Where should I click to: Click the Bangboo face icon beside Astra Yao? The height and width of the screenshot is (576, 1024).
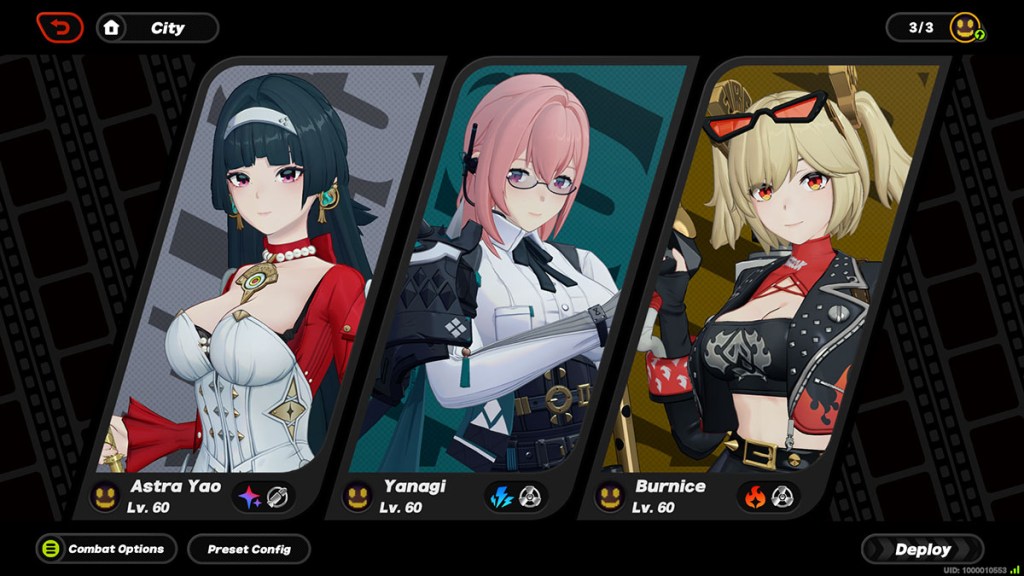click(x=105, y=496)
